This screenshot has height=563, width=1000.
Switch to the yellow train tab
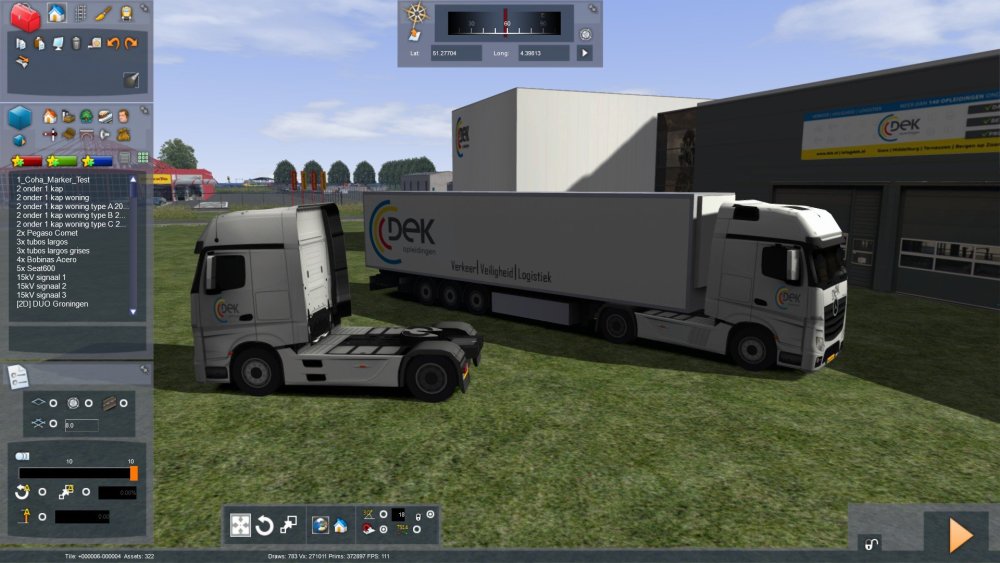(127, 14)
